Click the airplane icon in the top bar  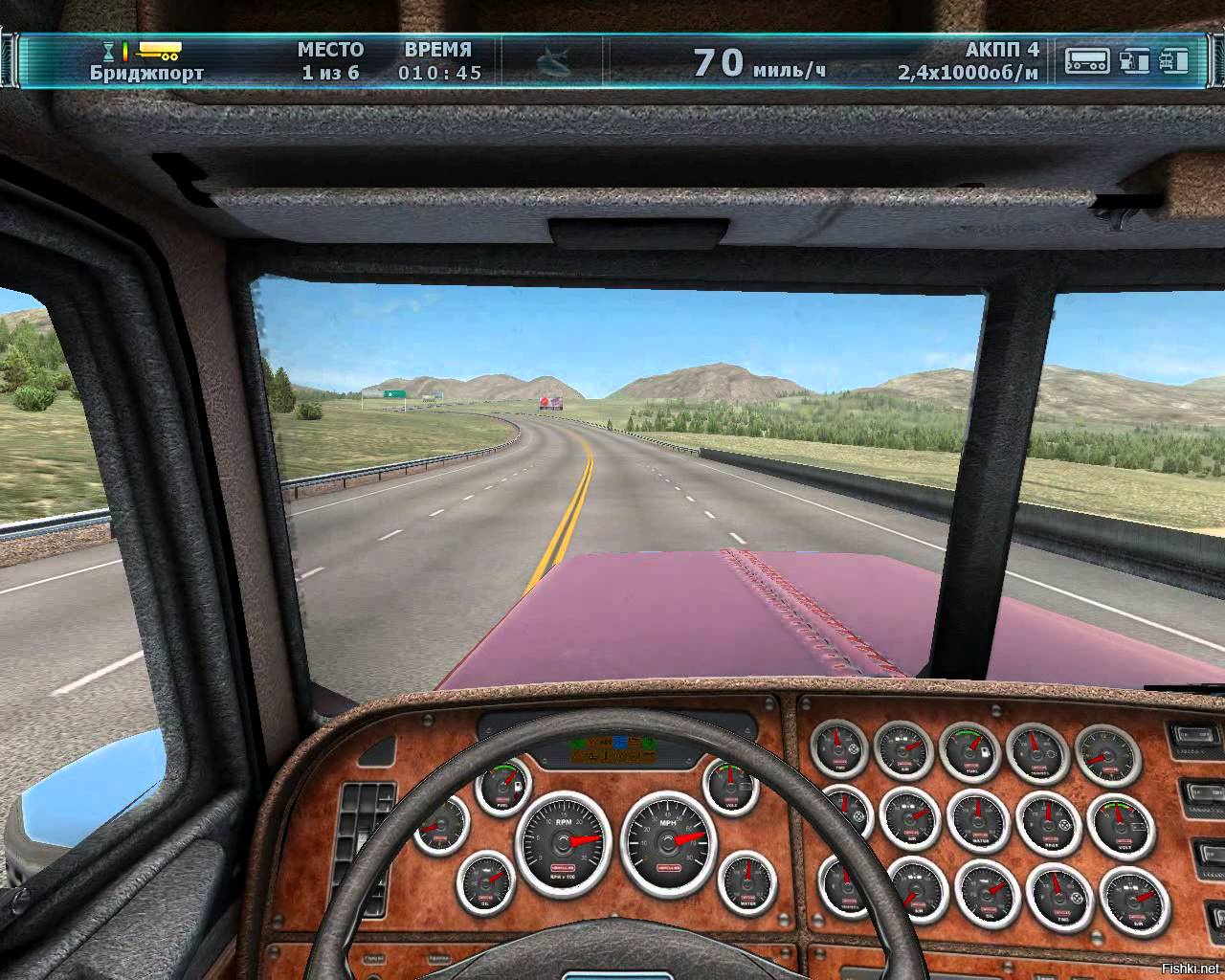pos(550,61)
